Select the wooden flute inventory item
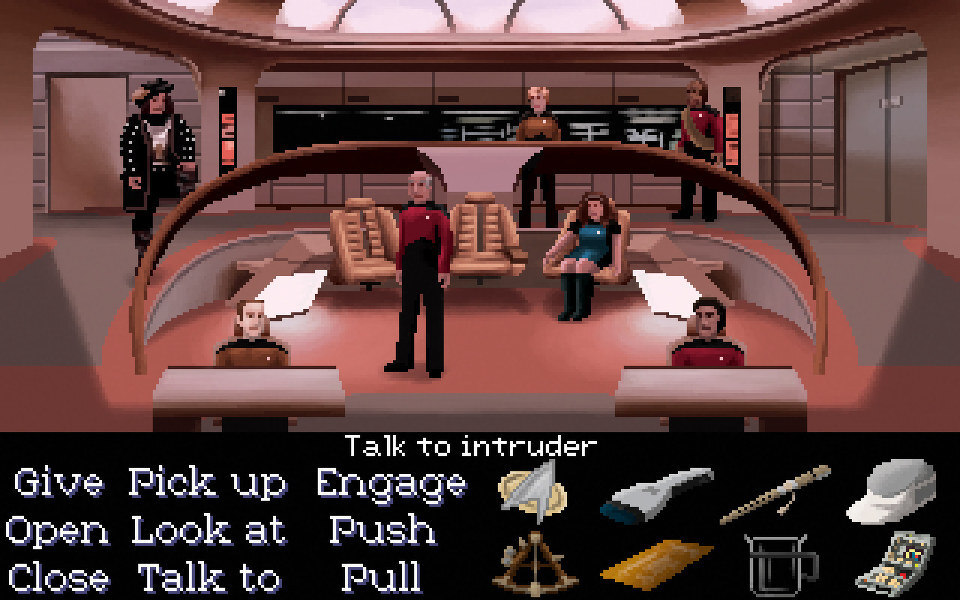 (775, 493)
